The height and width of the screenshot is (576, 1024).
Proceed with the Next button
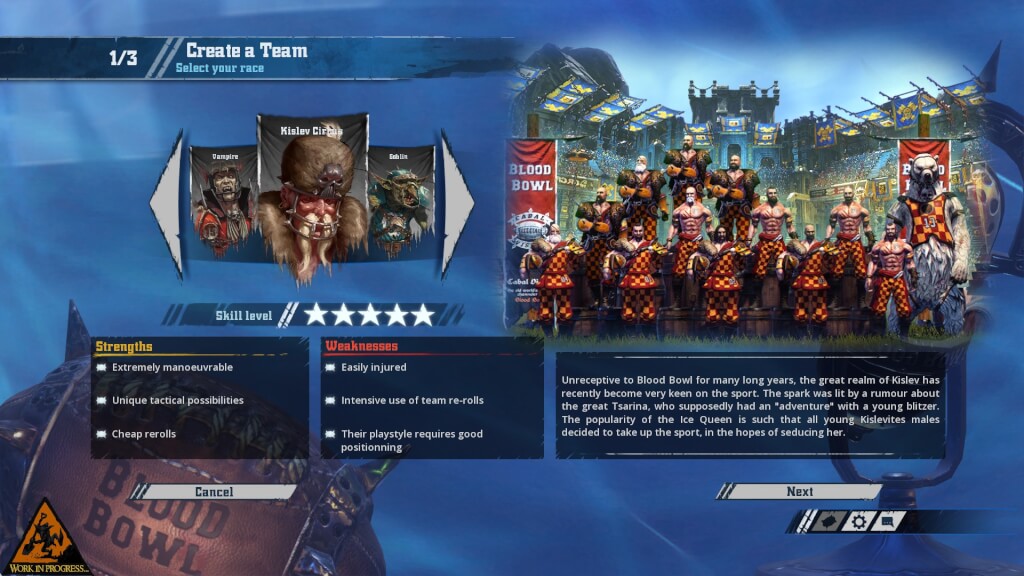[x=799, y=492]
